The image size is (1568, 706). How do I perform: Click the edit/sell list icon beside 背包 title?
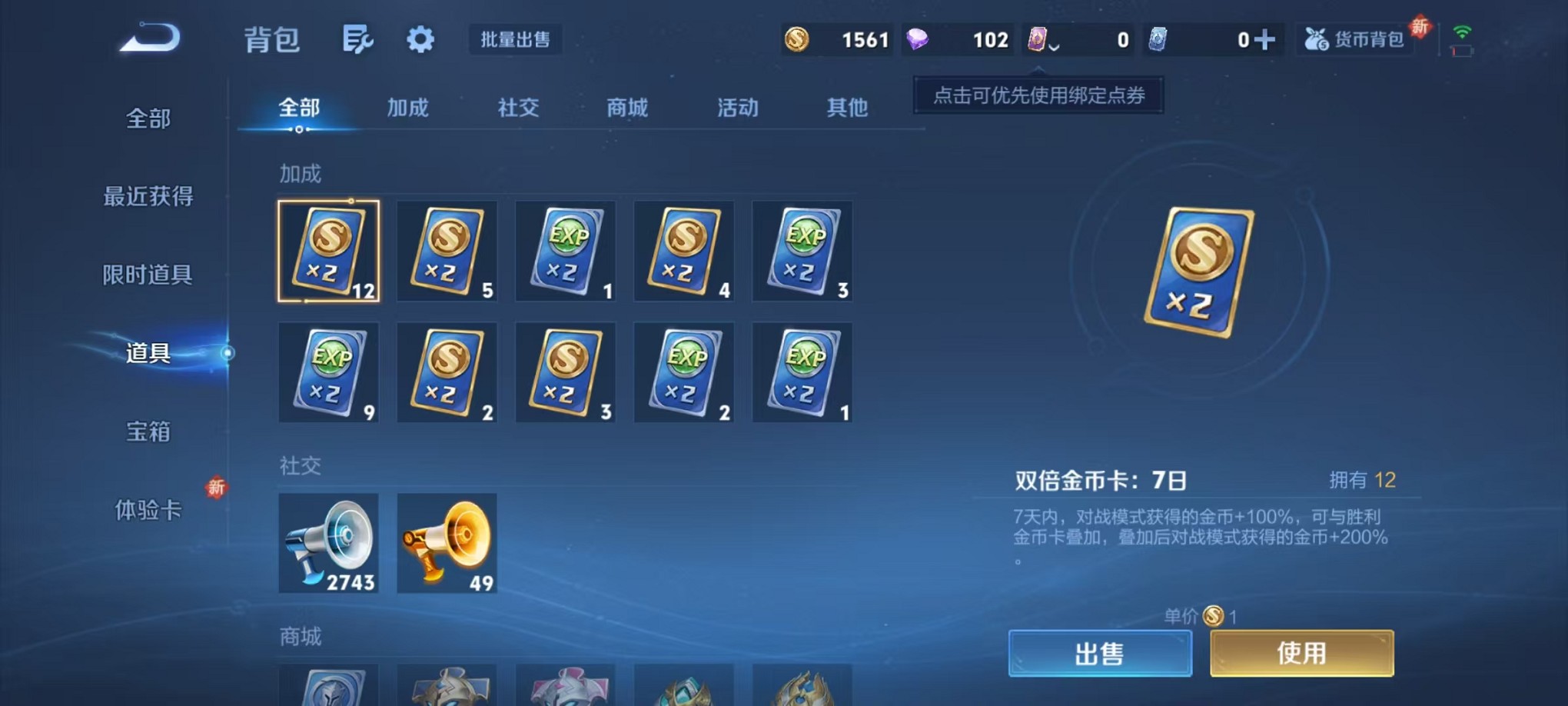(x=358, y=39)
